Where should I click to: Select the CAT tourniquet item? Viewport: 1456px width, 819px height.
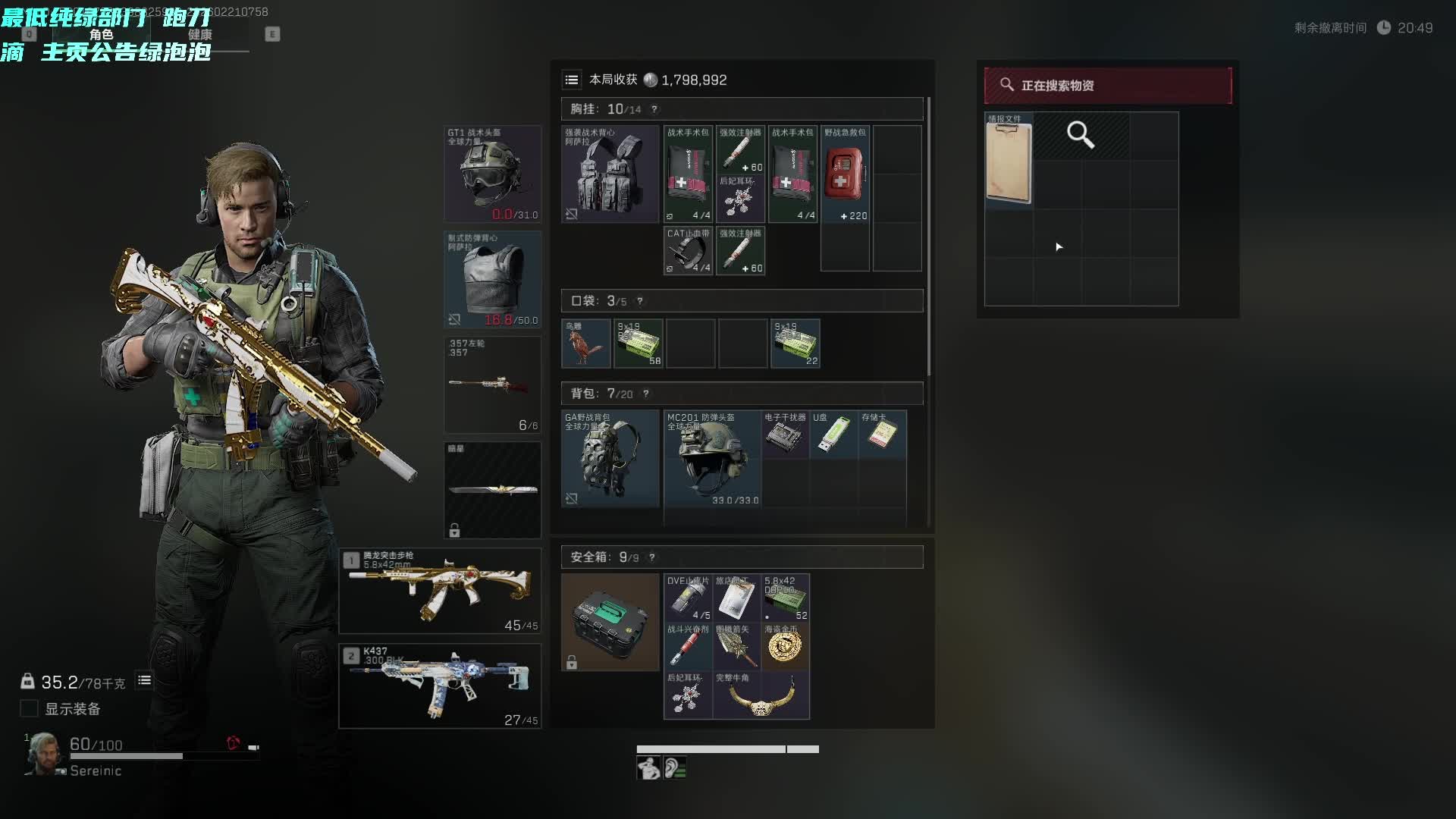click(688, 251)
